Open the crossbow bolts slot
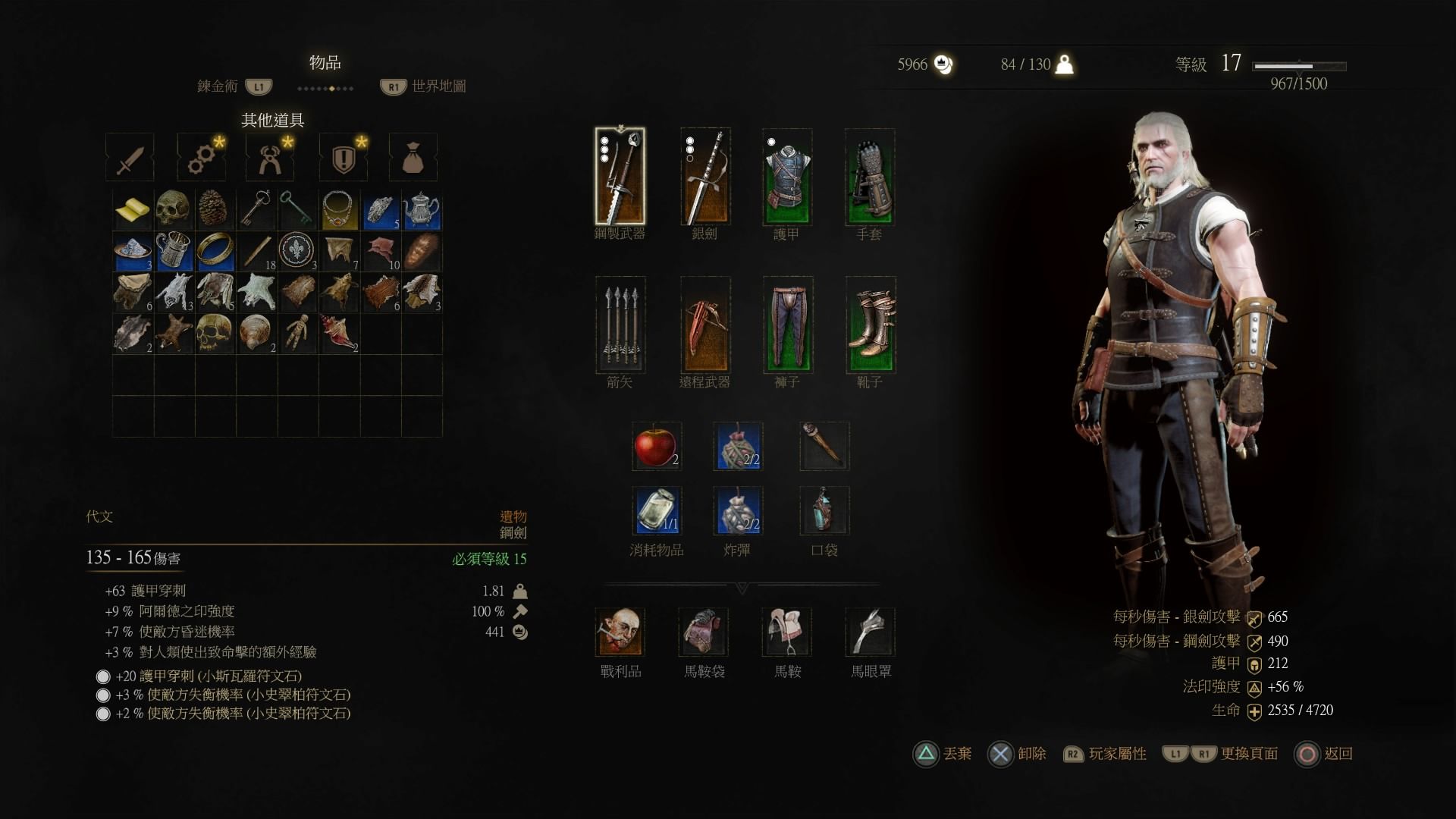1456x819 pixels. (620, 325)
